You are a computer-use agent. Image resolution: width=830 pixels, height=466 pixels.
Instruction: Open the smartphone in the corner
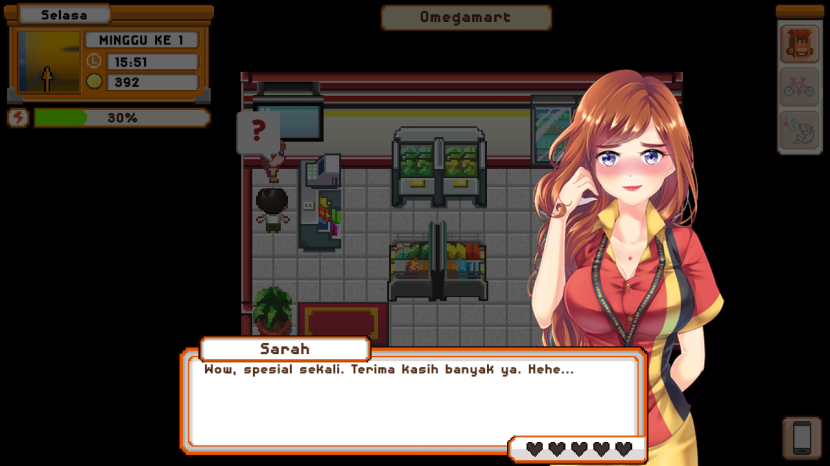point(801,437)
